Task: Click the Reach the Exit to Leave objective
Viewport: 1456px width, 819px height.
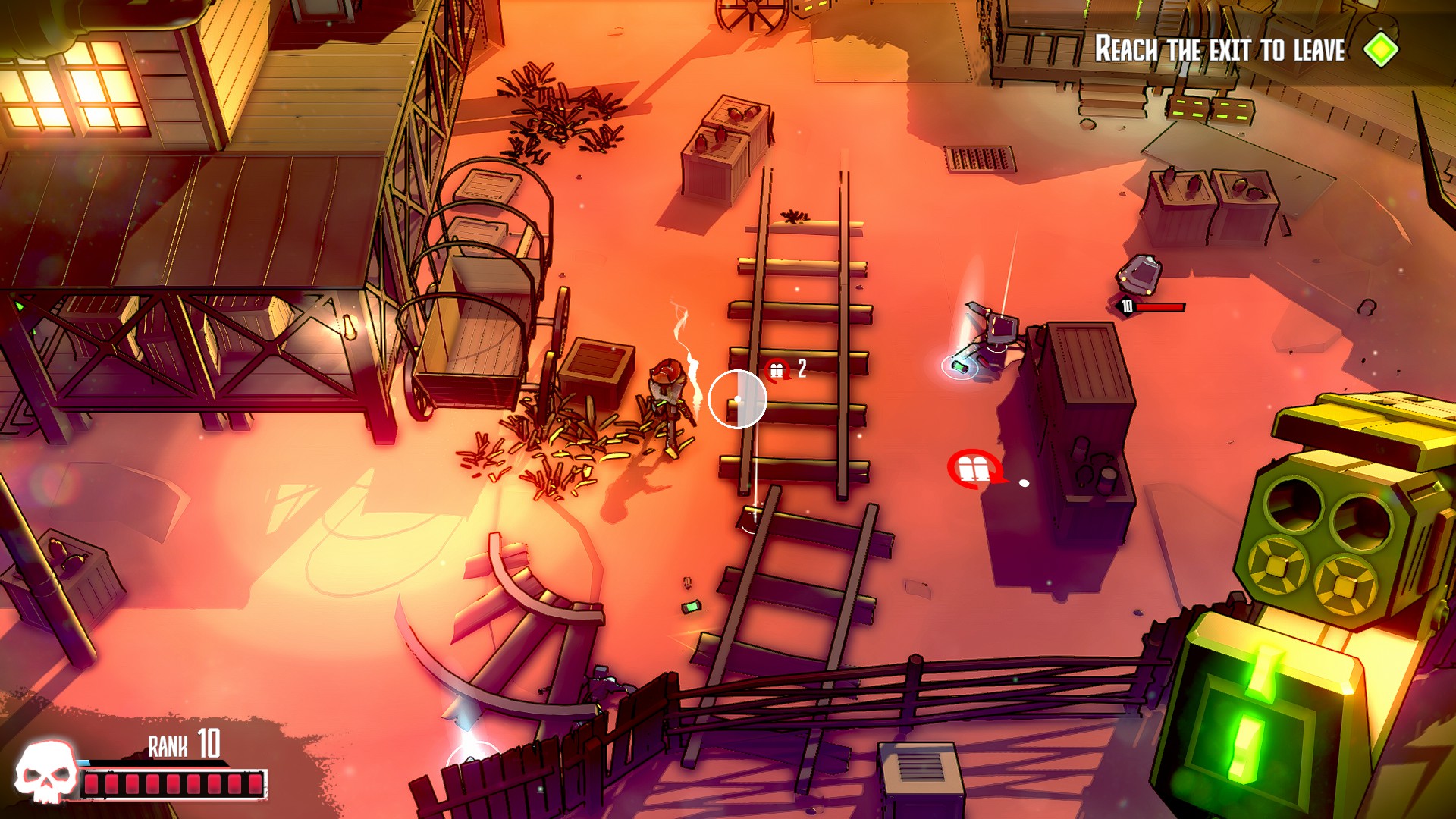Action: [1219, 49]
